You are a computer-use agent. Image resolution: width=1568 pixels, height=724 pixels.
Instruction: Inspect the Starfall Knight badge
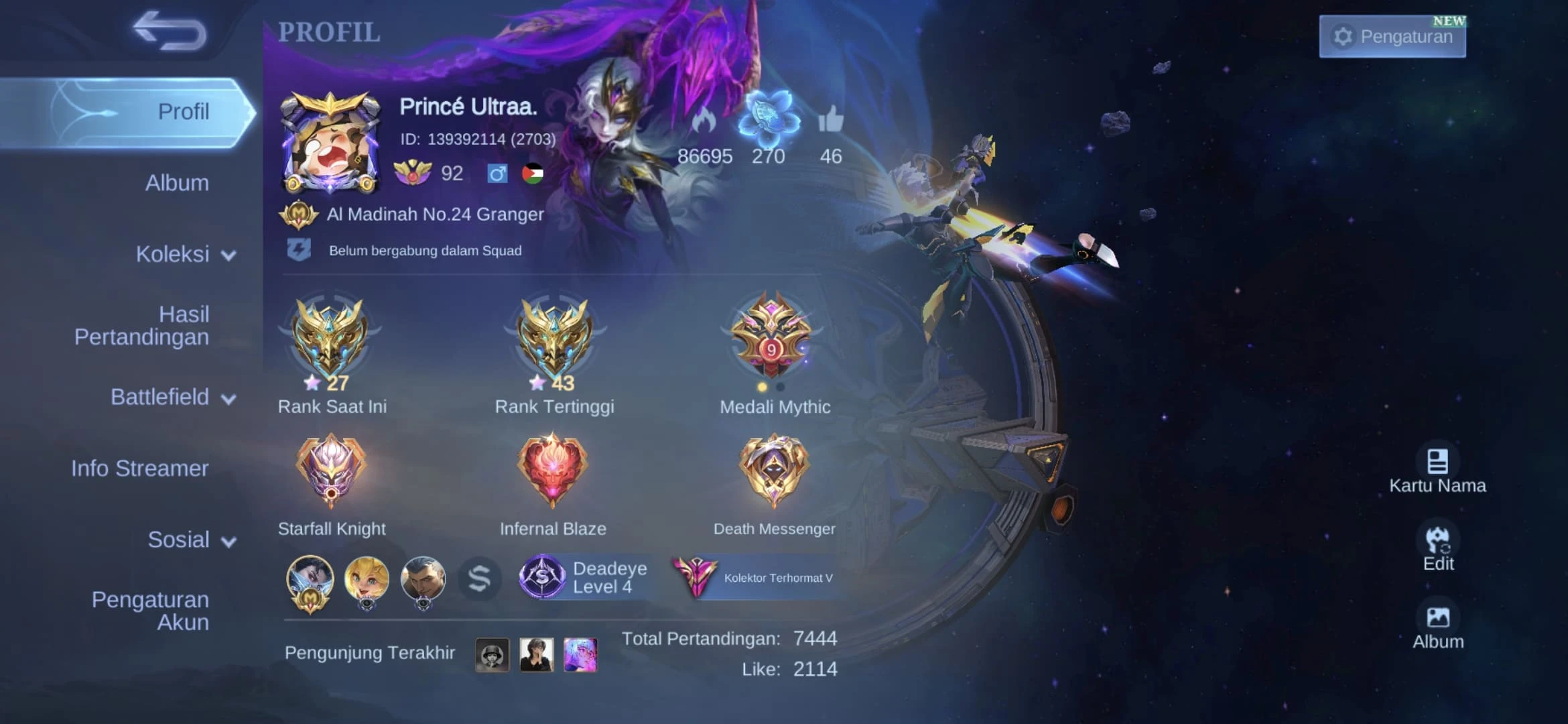[x=331, y=471]
